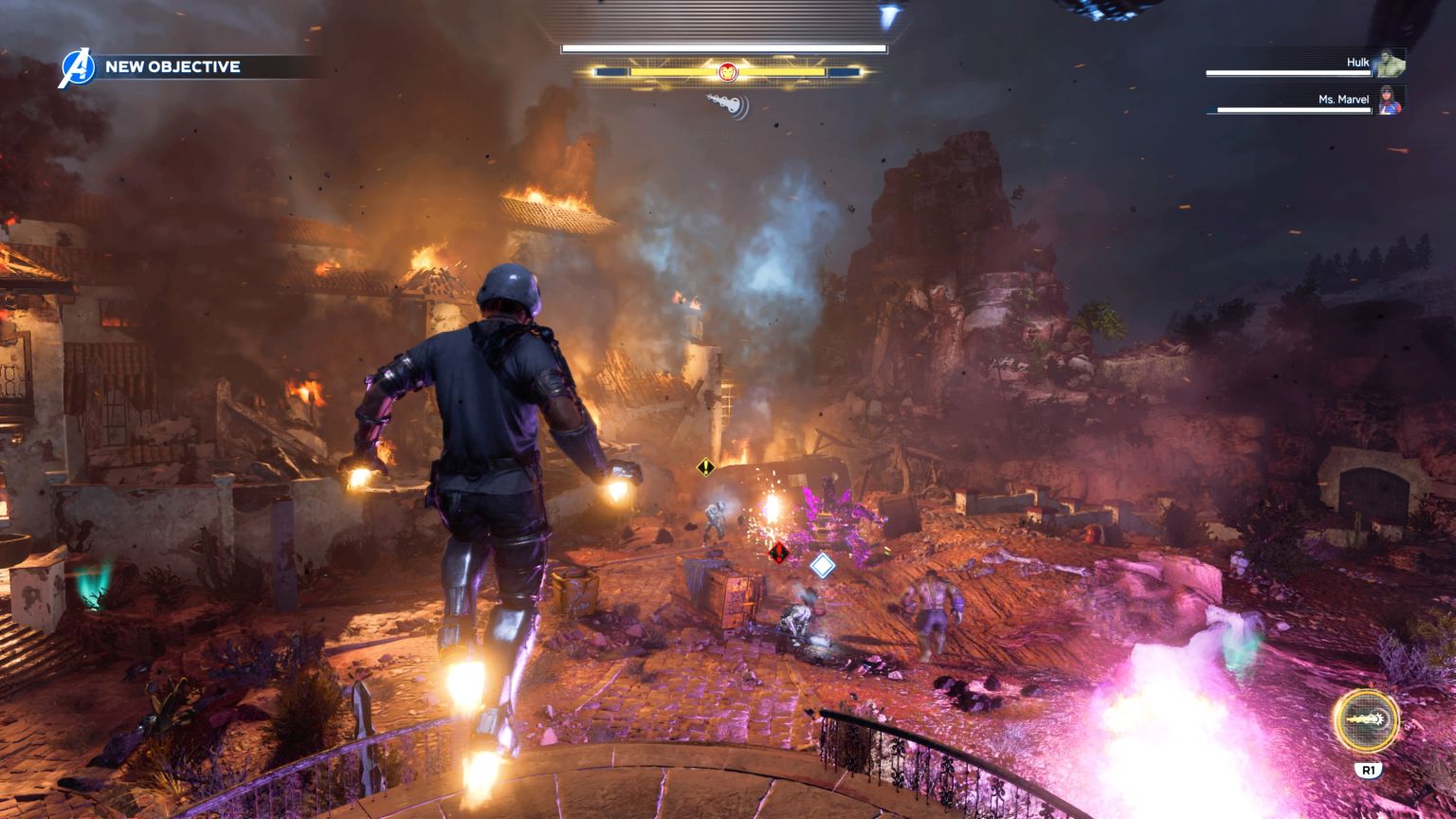1456x819 pixels.
Task: Select the Iron Man emblem on the heroic bar
Action: coord(727,71)
